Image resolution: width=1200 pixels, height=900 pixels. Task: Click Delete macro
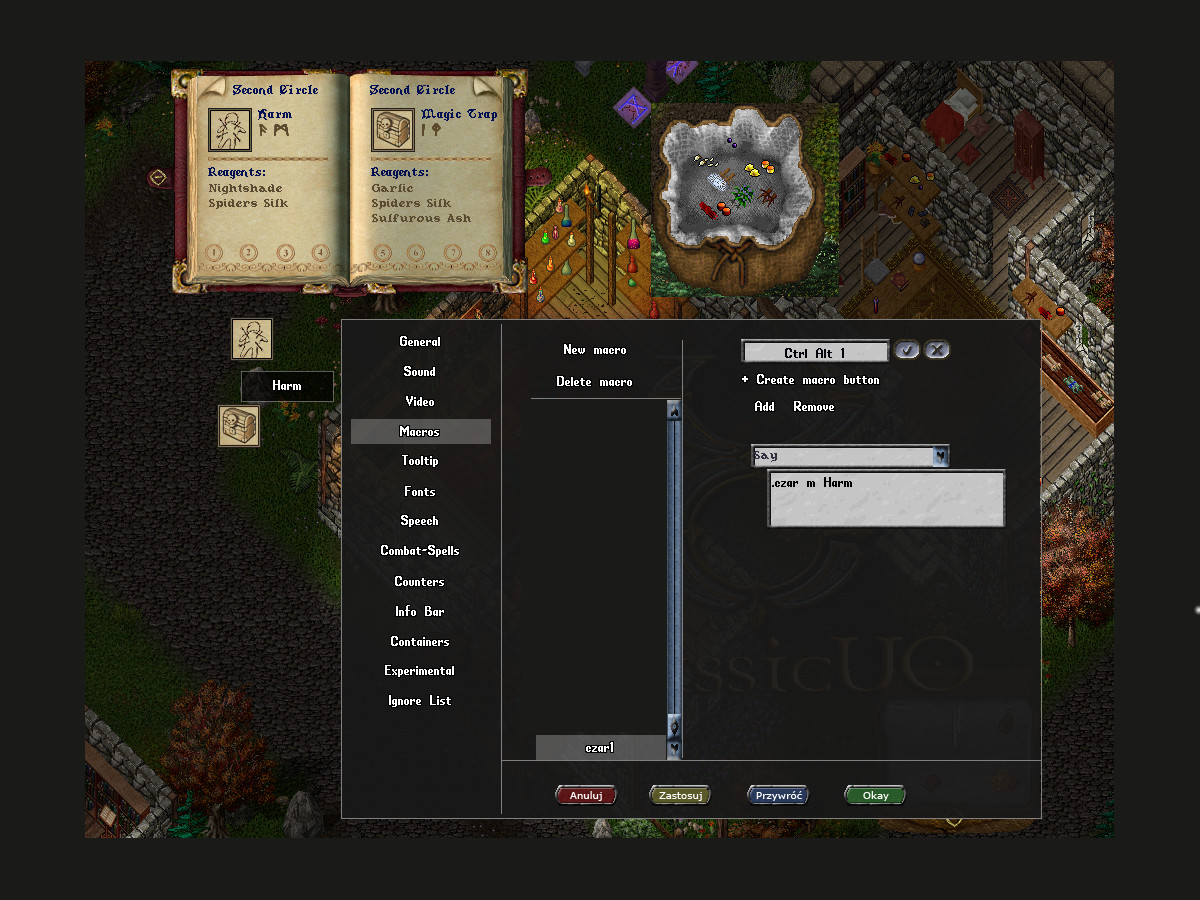(x=595, y=382)
